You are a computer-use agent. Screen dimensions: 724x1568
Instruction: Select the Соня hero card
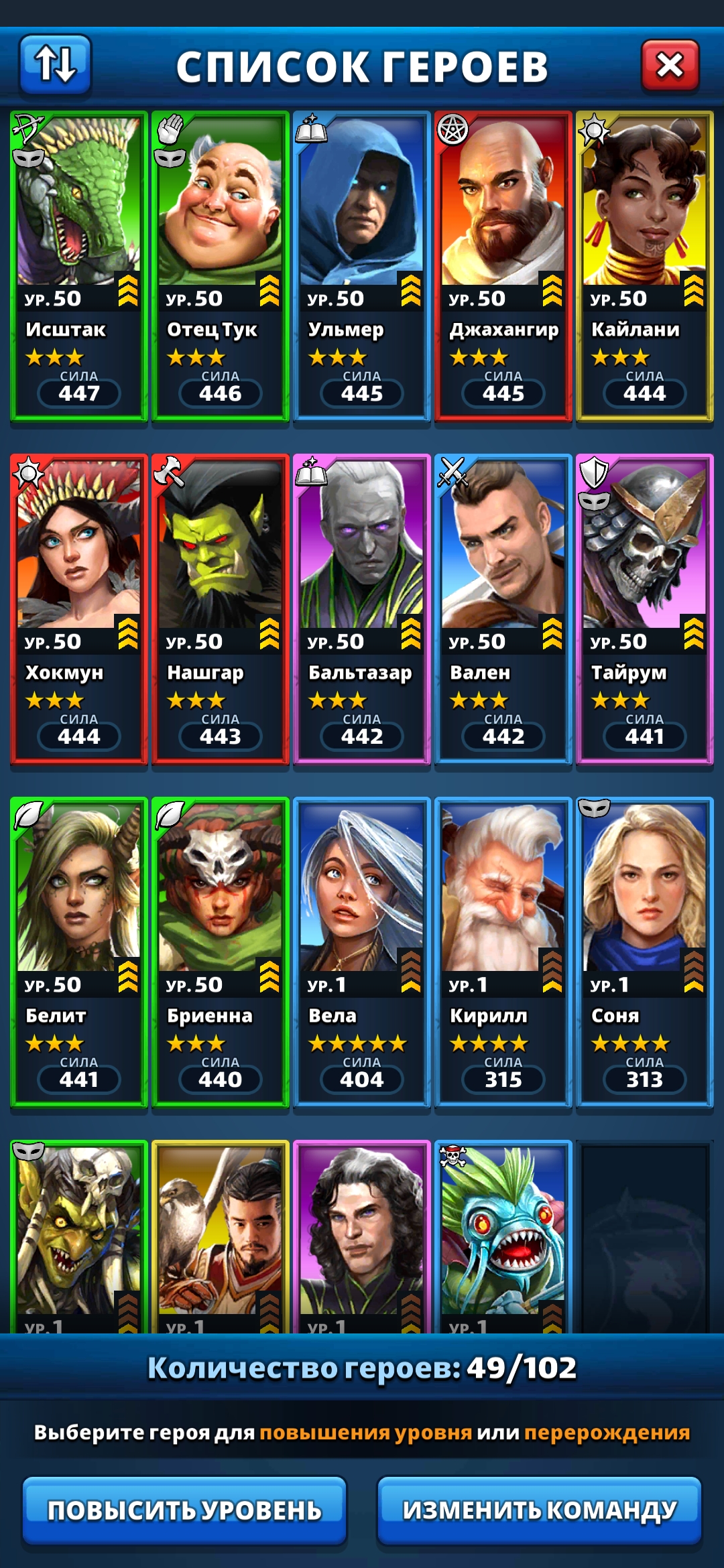645,952
